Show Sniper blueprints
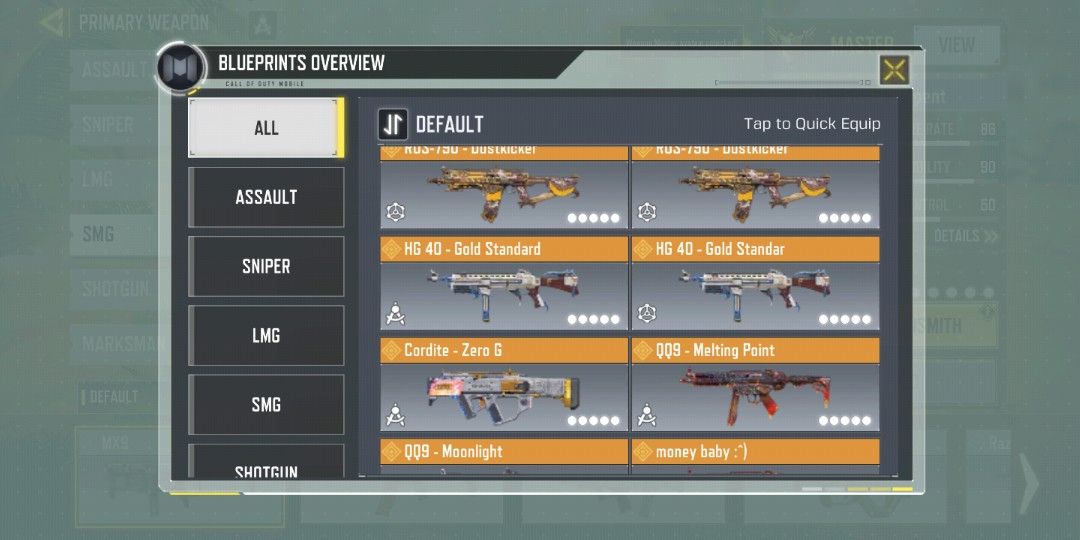This screenshot has width=1080, height=540. pos(266,266)
